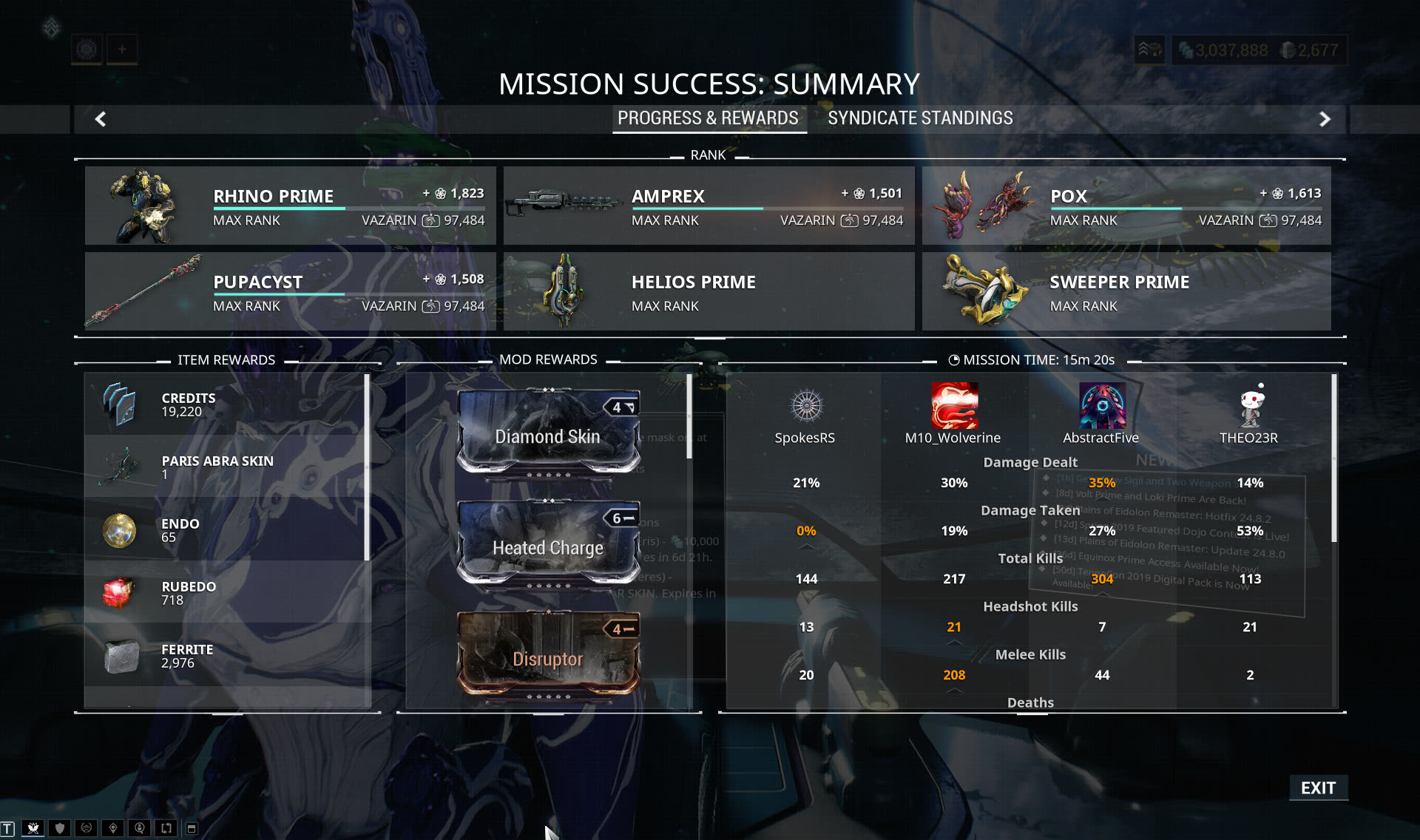Image resolution: width=1420 pixels, height=840 pixels.
Task: Click the EXIT button
Action: point(1318,788)
